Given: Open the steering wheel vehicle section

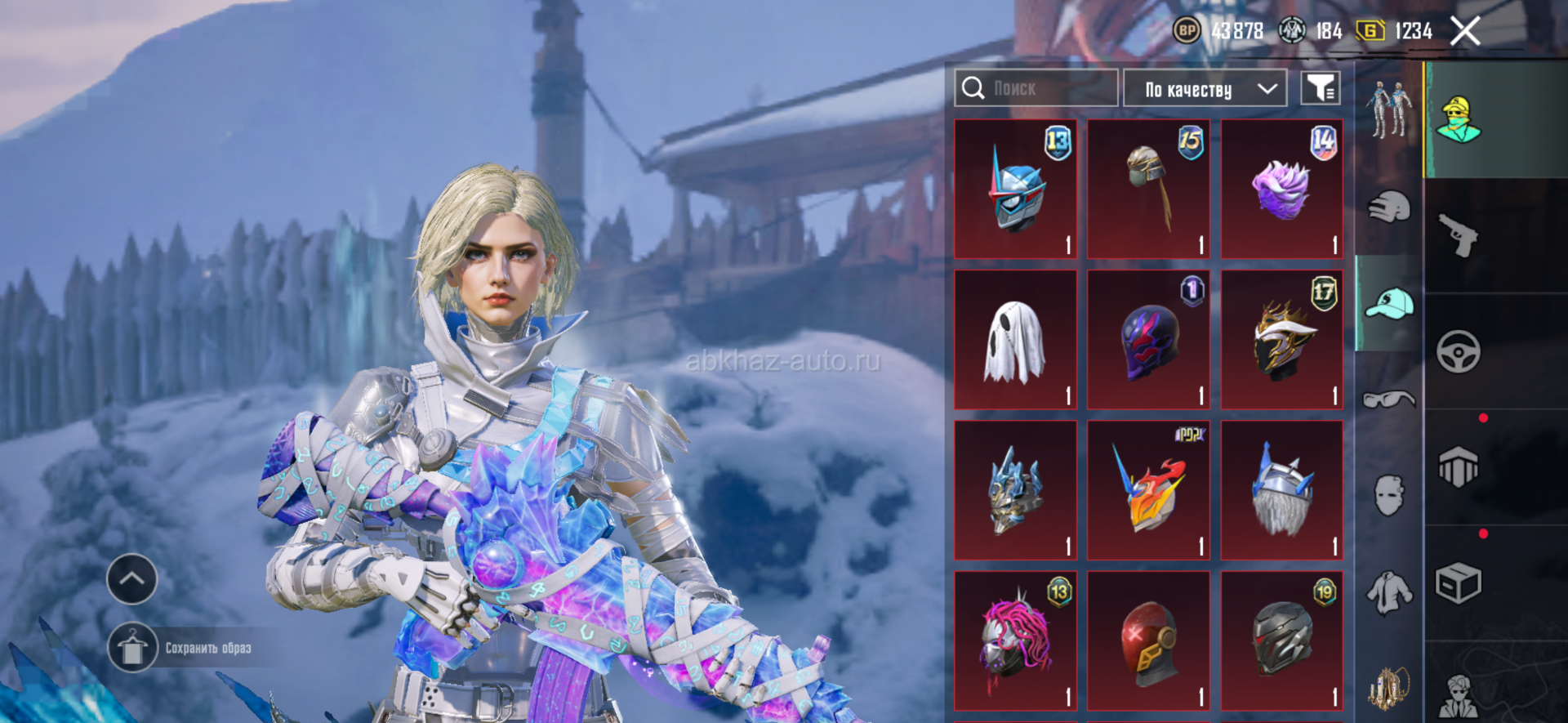Looking at the screenshot, I should (1459, 351).
